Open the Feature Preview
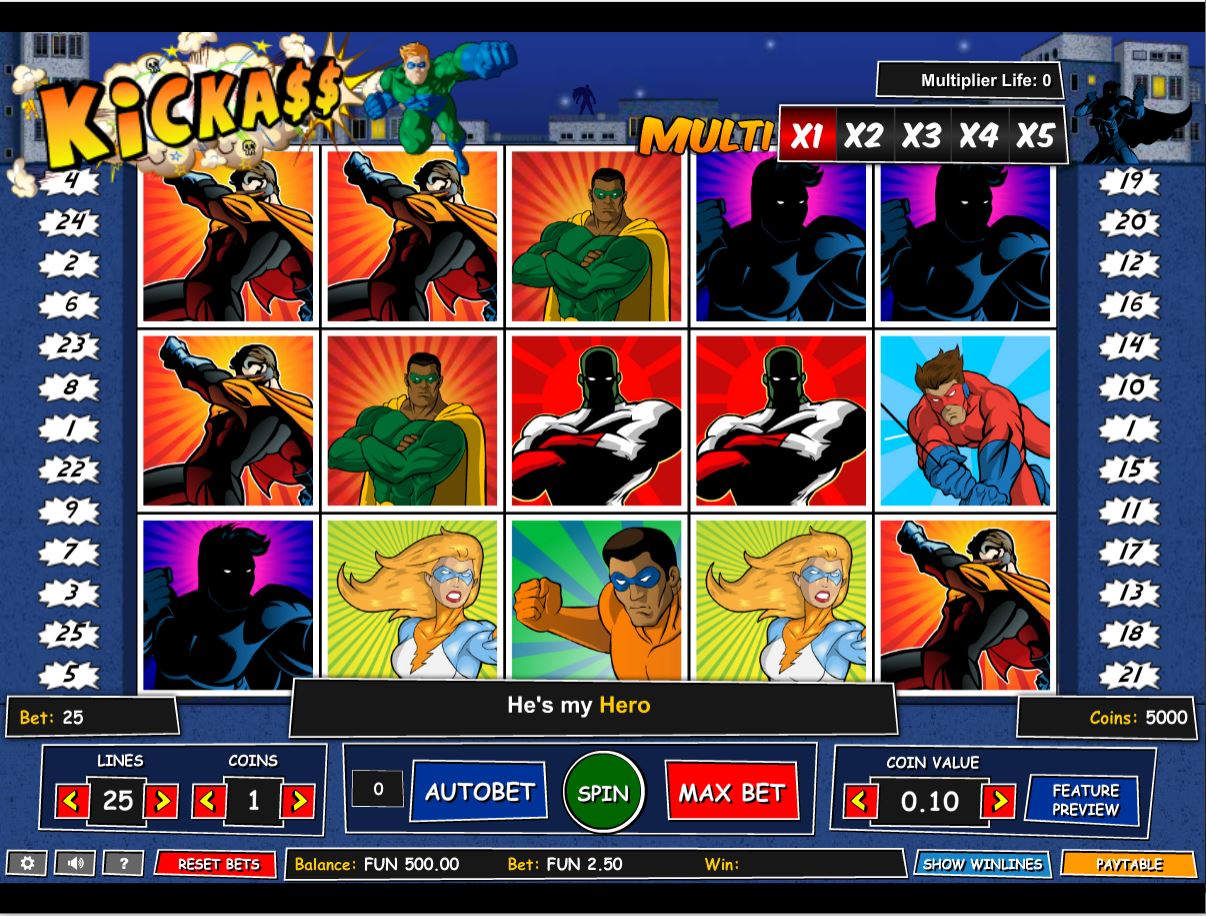The width and height of the screenshot is (1206, 916). tap(1083, 800)
